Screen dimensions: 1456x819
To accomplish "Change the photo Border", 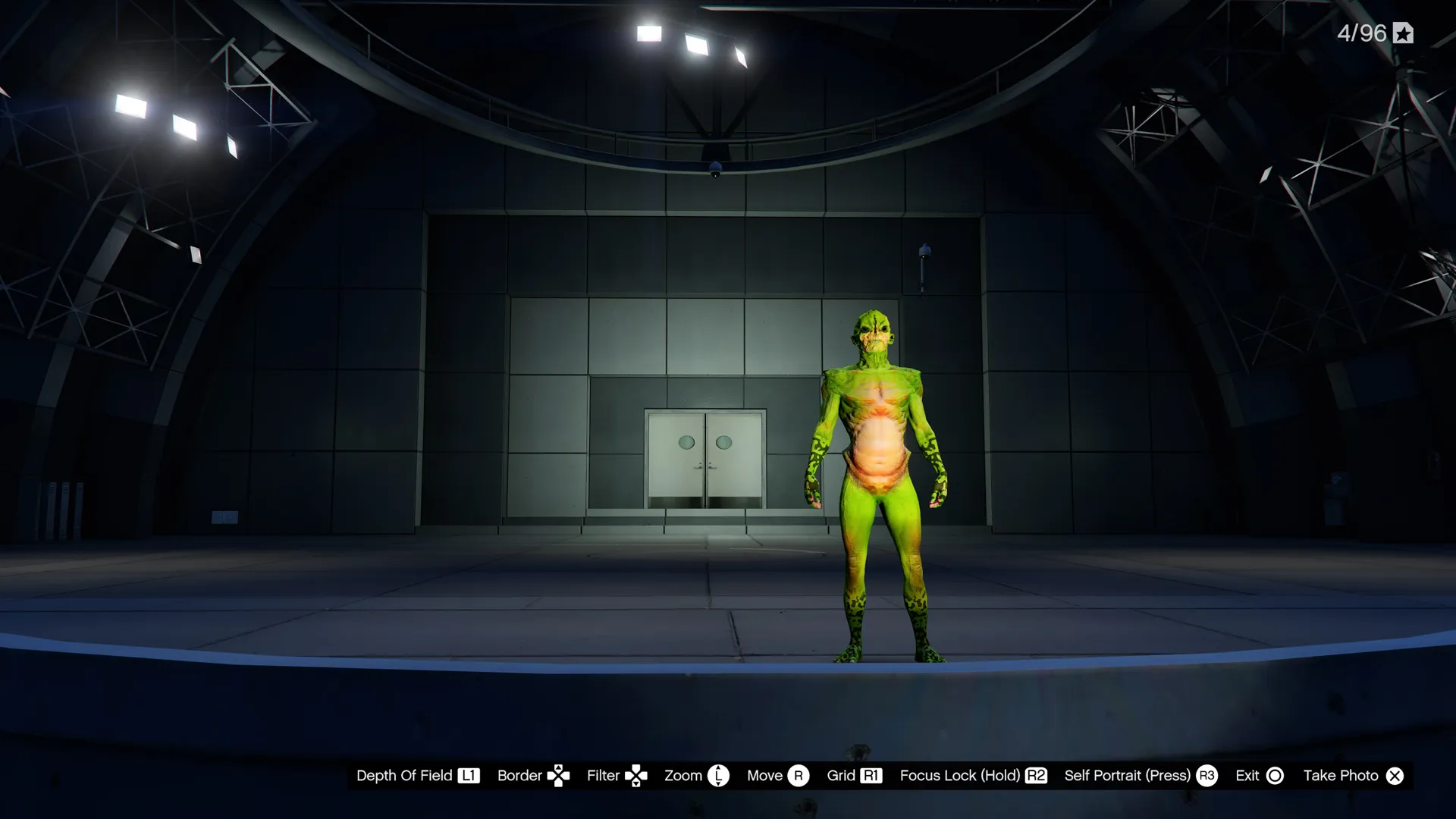I will tap(533, 776).
